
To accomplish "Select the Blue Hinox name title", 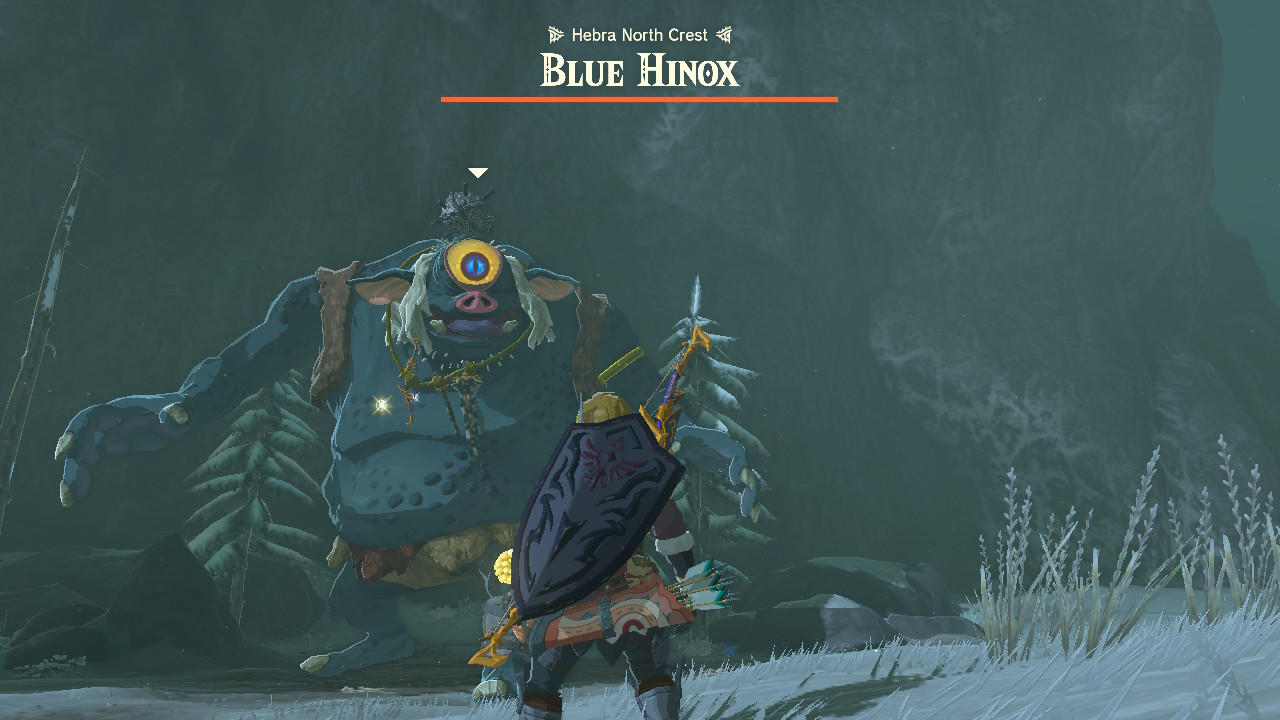I will (638, 70).
